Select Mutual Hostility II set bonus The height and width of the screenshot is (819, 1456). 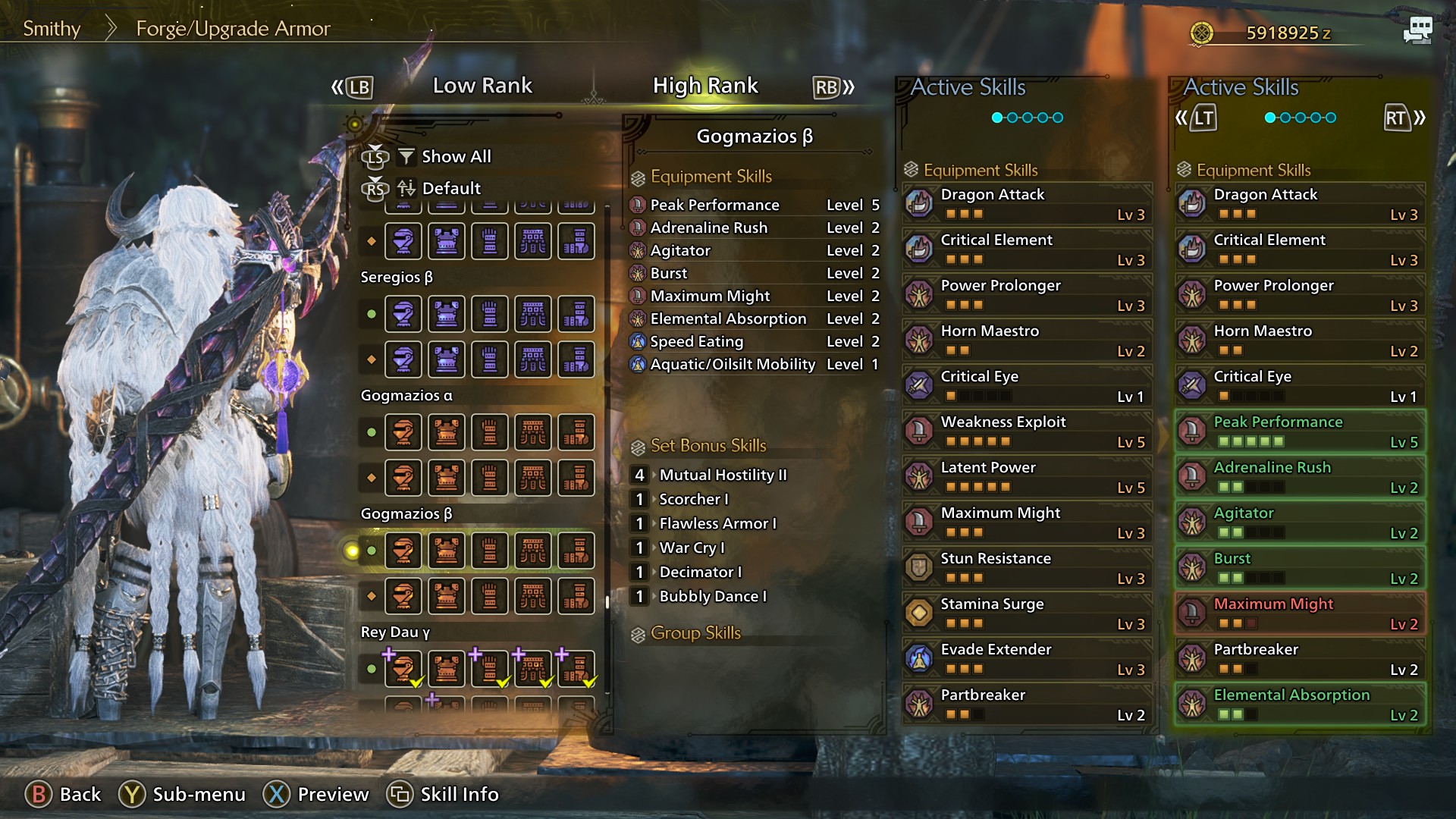tap(722, 475)
